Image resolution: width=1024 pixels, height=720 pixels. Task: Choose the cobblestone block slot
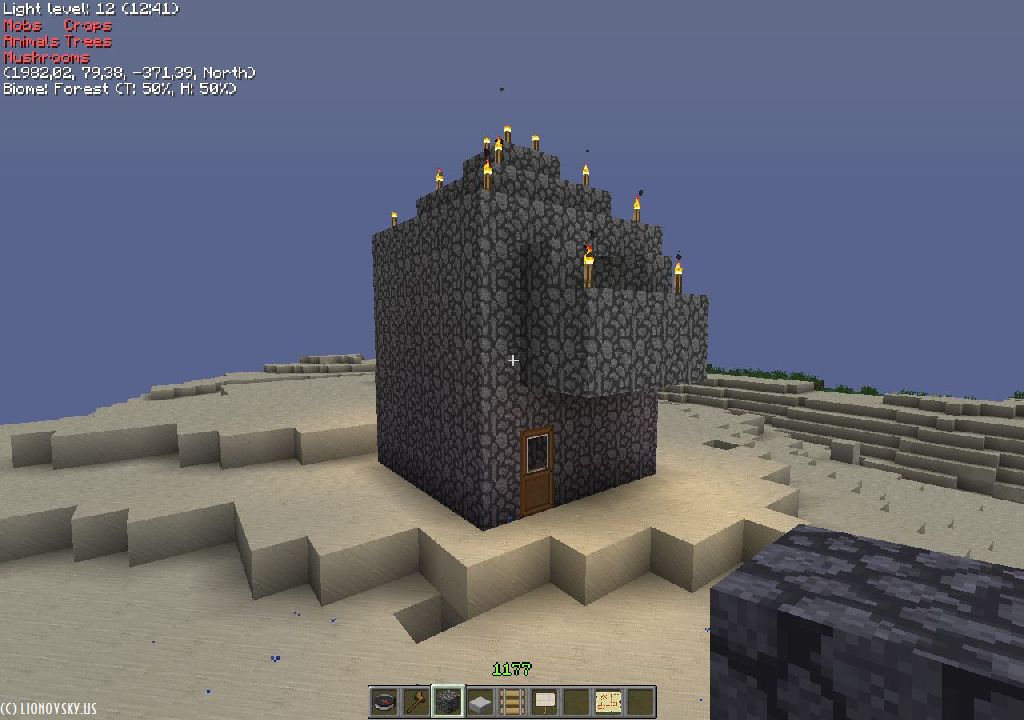point(447,701)
